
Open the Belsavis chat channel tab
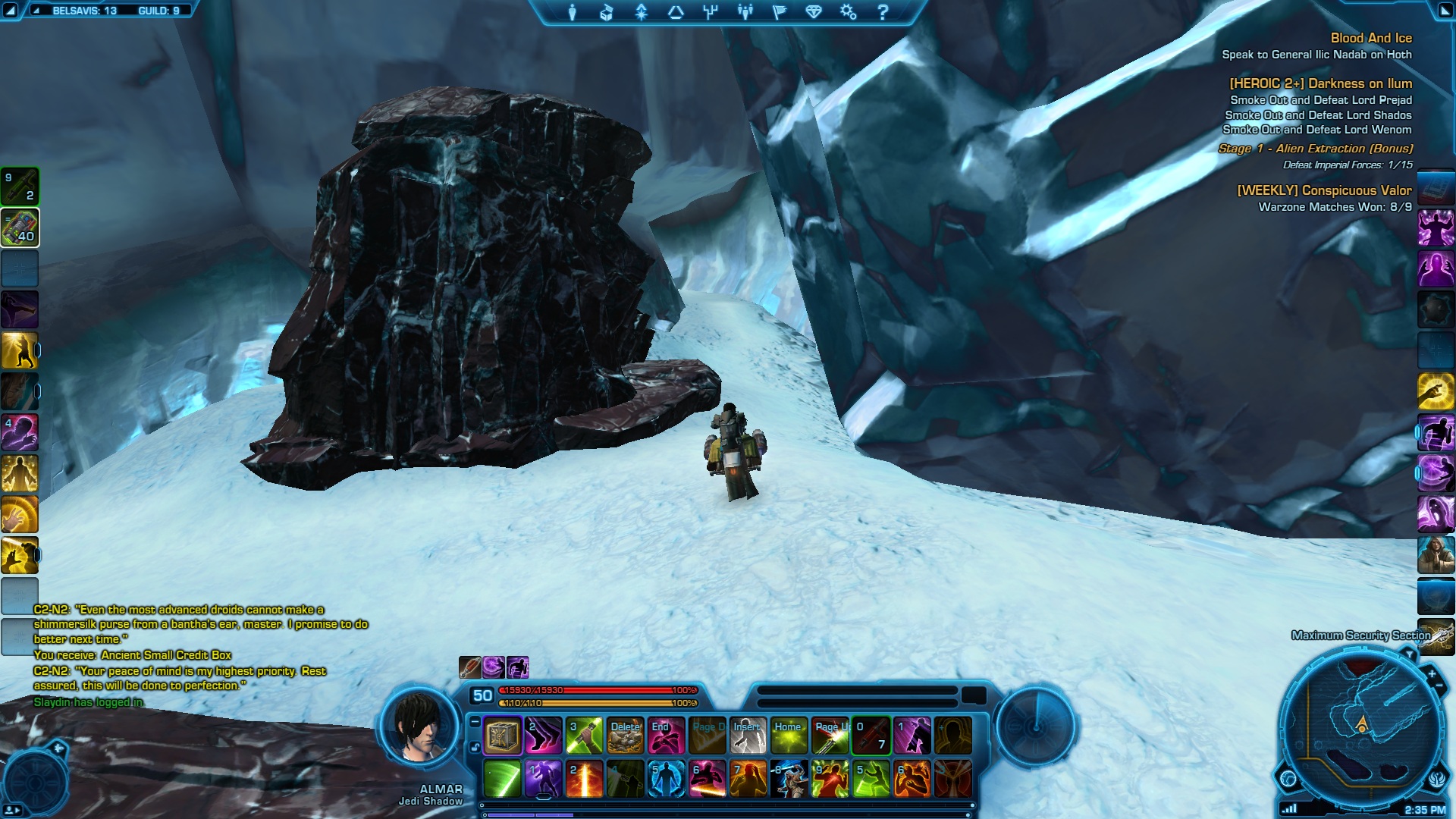pos(84,11)
